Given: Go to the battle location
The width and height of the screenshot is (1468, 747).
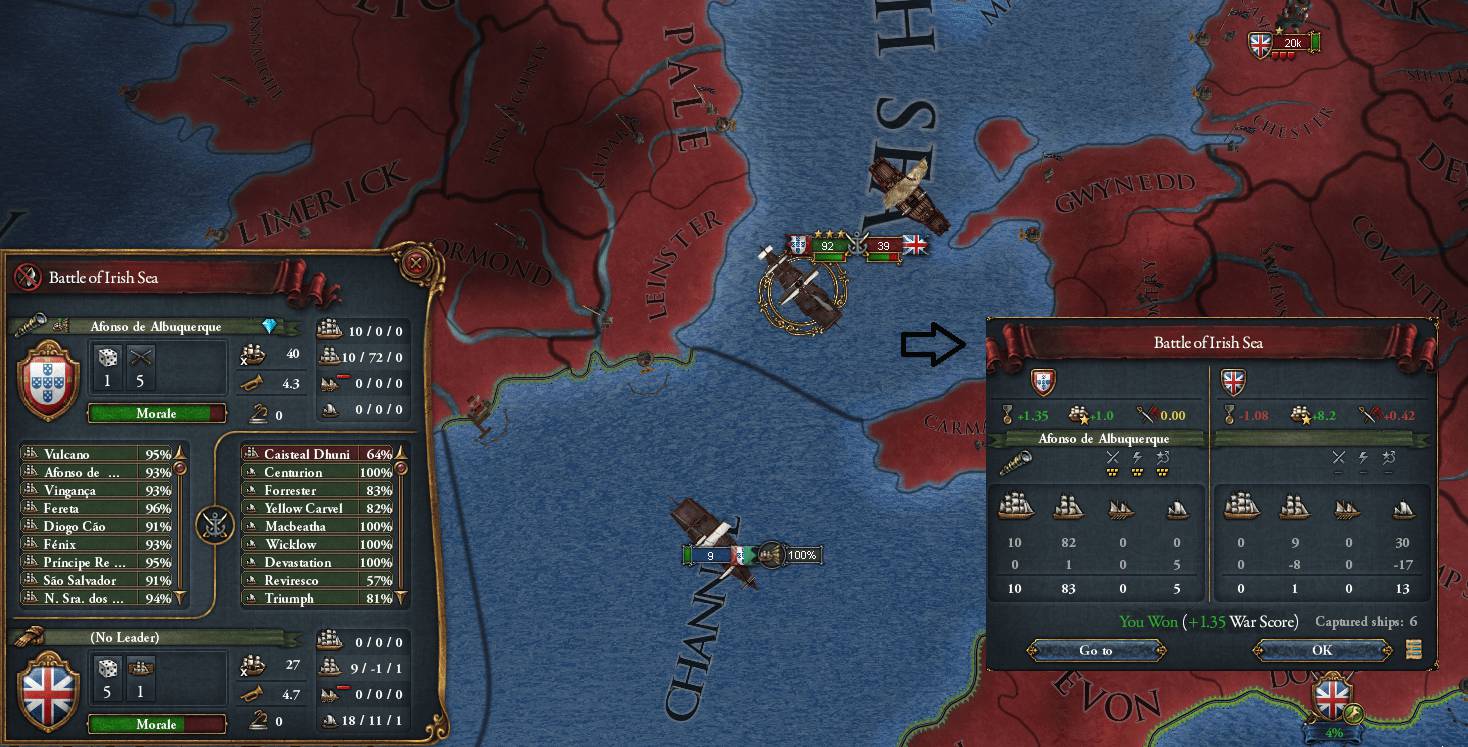Looking at the screenshot, I should 1096,650.
